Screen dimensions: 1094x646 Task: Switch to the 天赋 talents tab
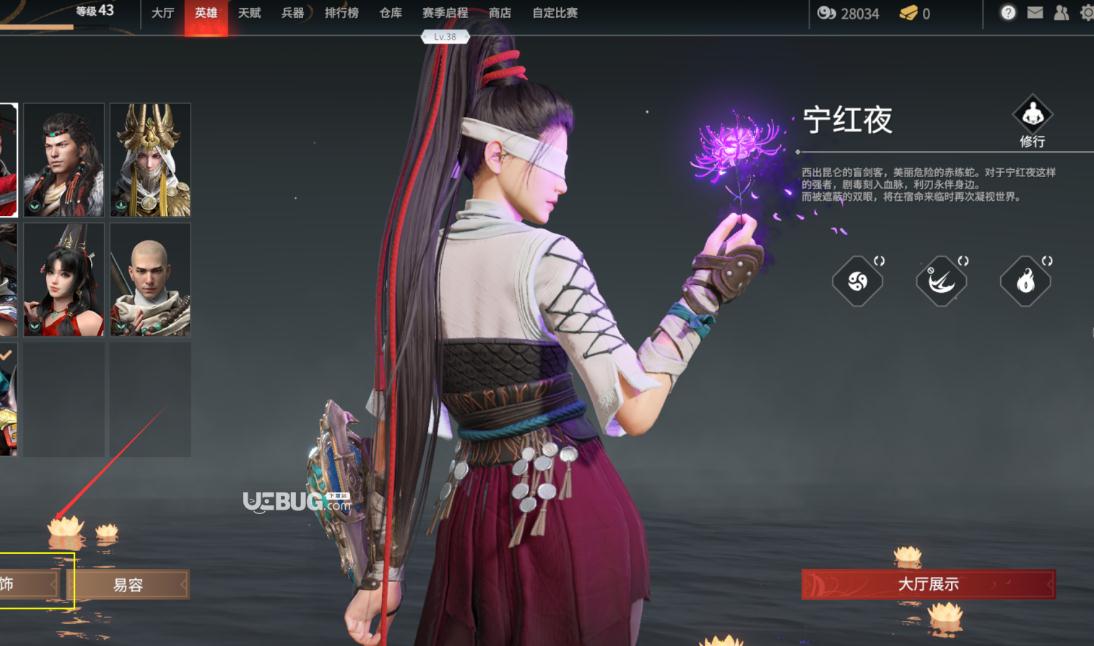coord(249,13)
